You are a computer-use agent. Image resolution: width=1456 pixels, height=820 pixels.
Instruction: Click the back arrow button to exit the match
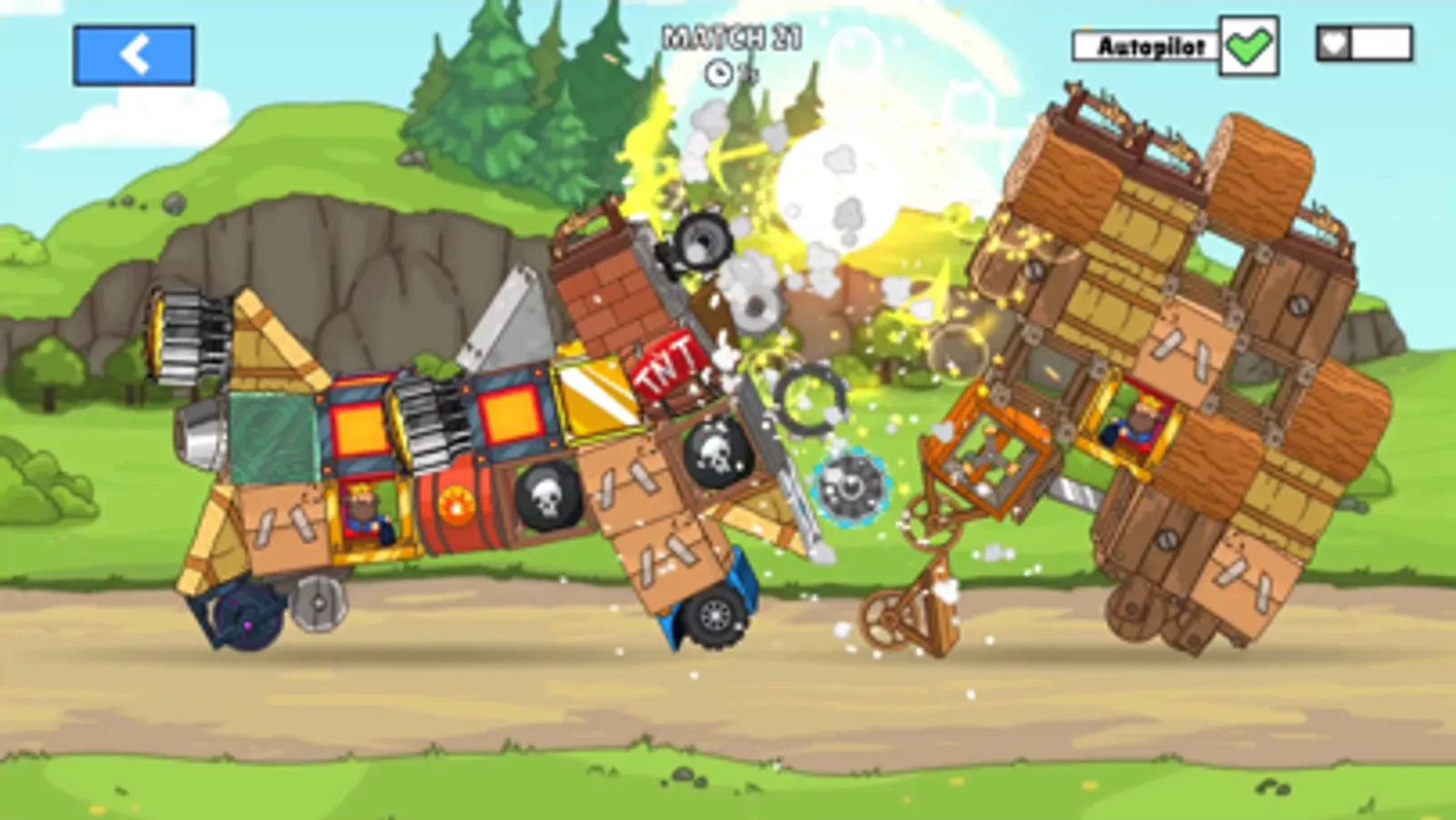[135, 55]
